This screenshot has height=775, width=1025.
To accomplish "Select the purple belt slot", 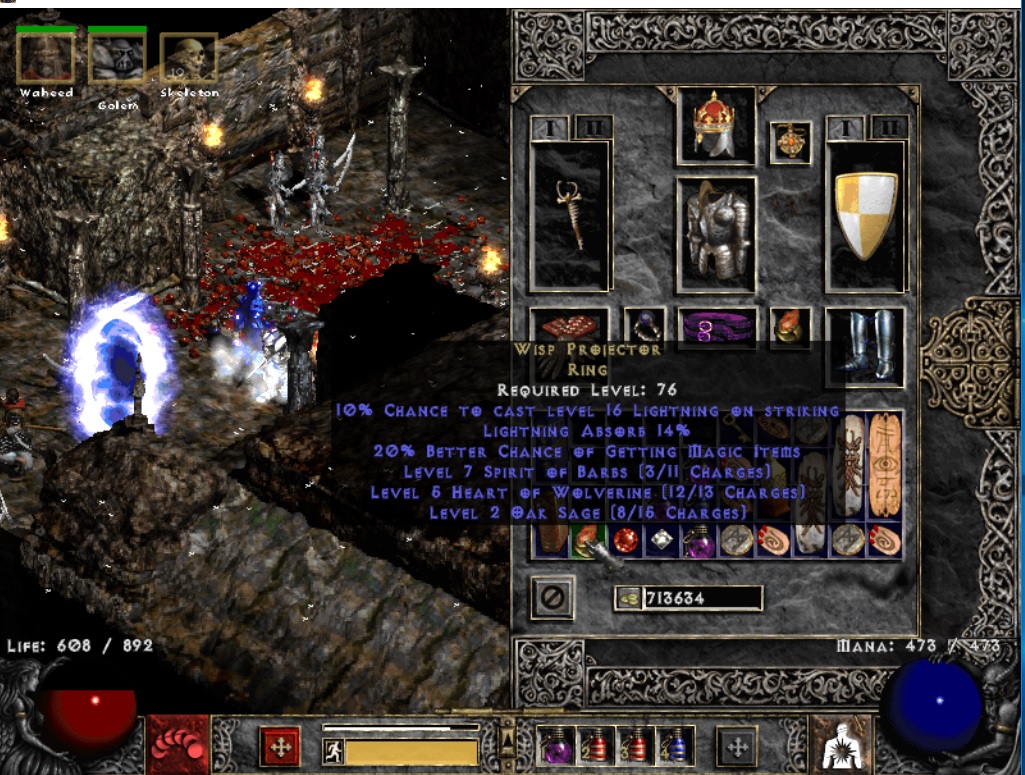I will click(x=716, y=326).
